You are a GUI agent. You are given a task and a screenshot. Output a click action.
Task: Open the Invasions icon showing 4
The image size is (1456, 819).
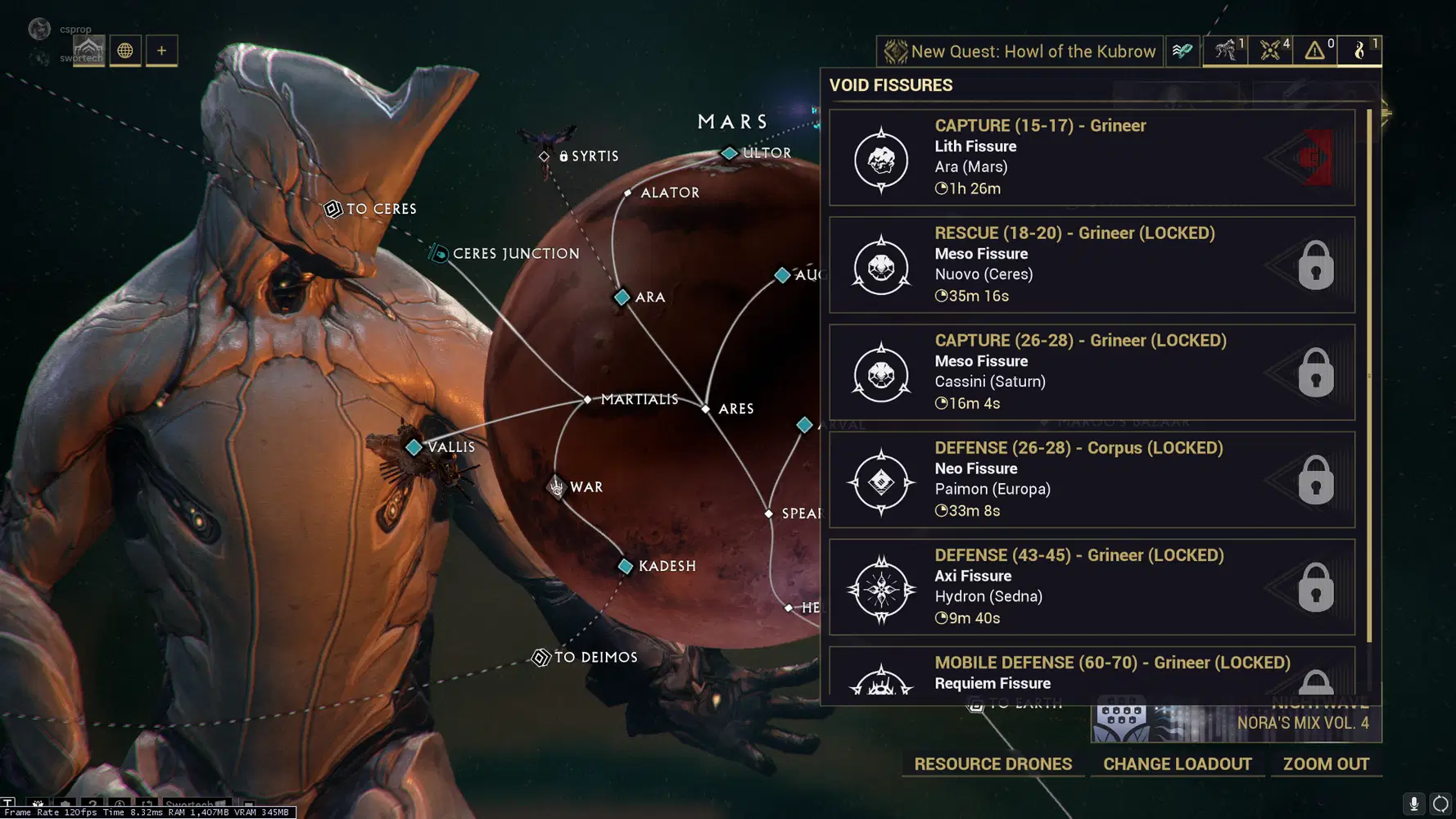pos(1270,51)
